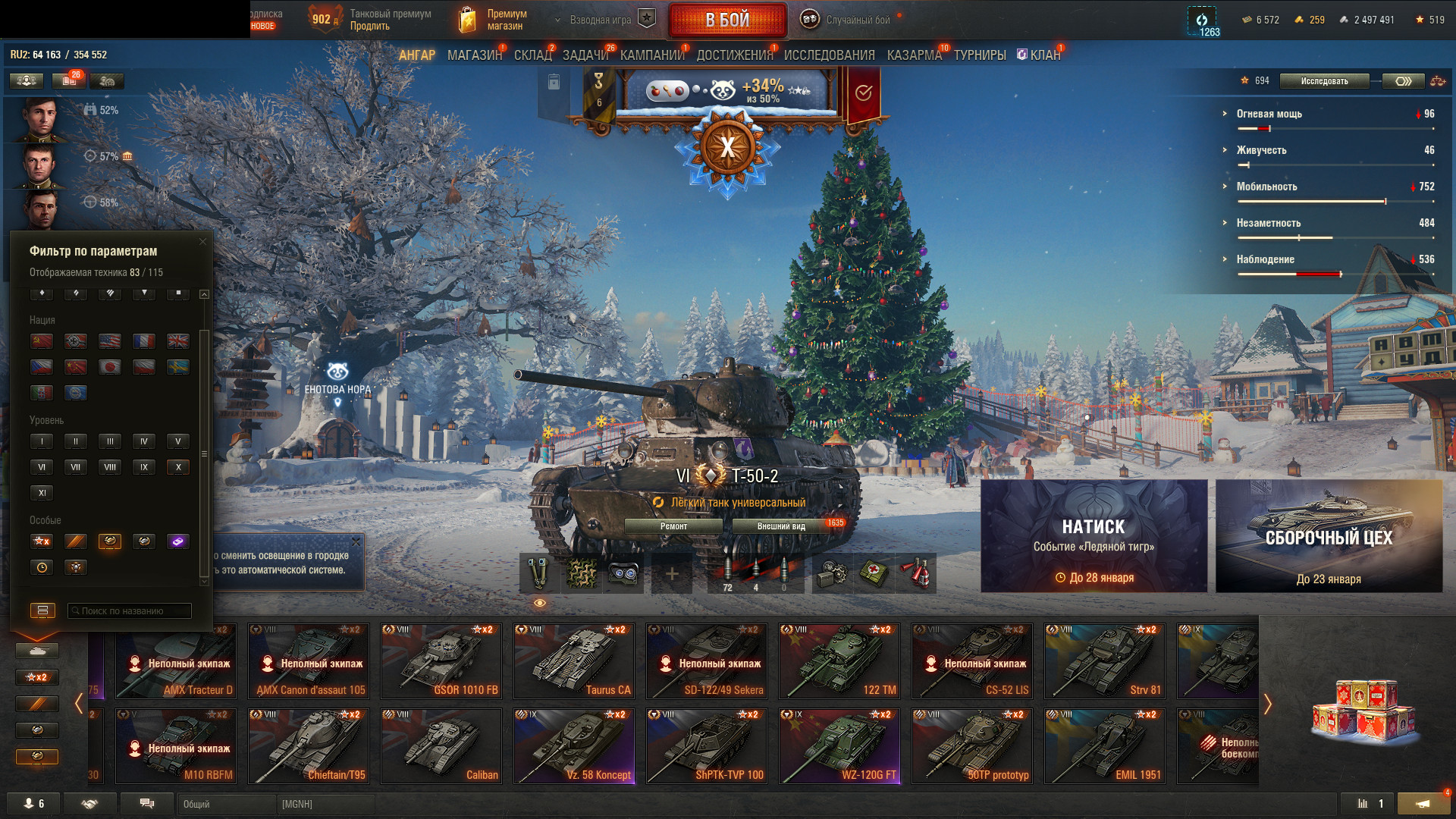Open Внешний вид customization
The image size is (1456, 819).
coord(781,526)
